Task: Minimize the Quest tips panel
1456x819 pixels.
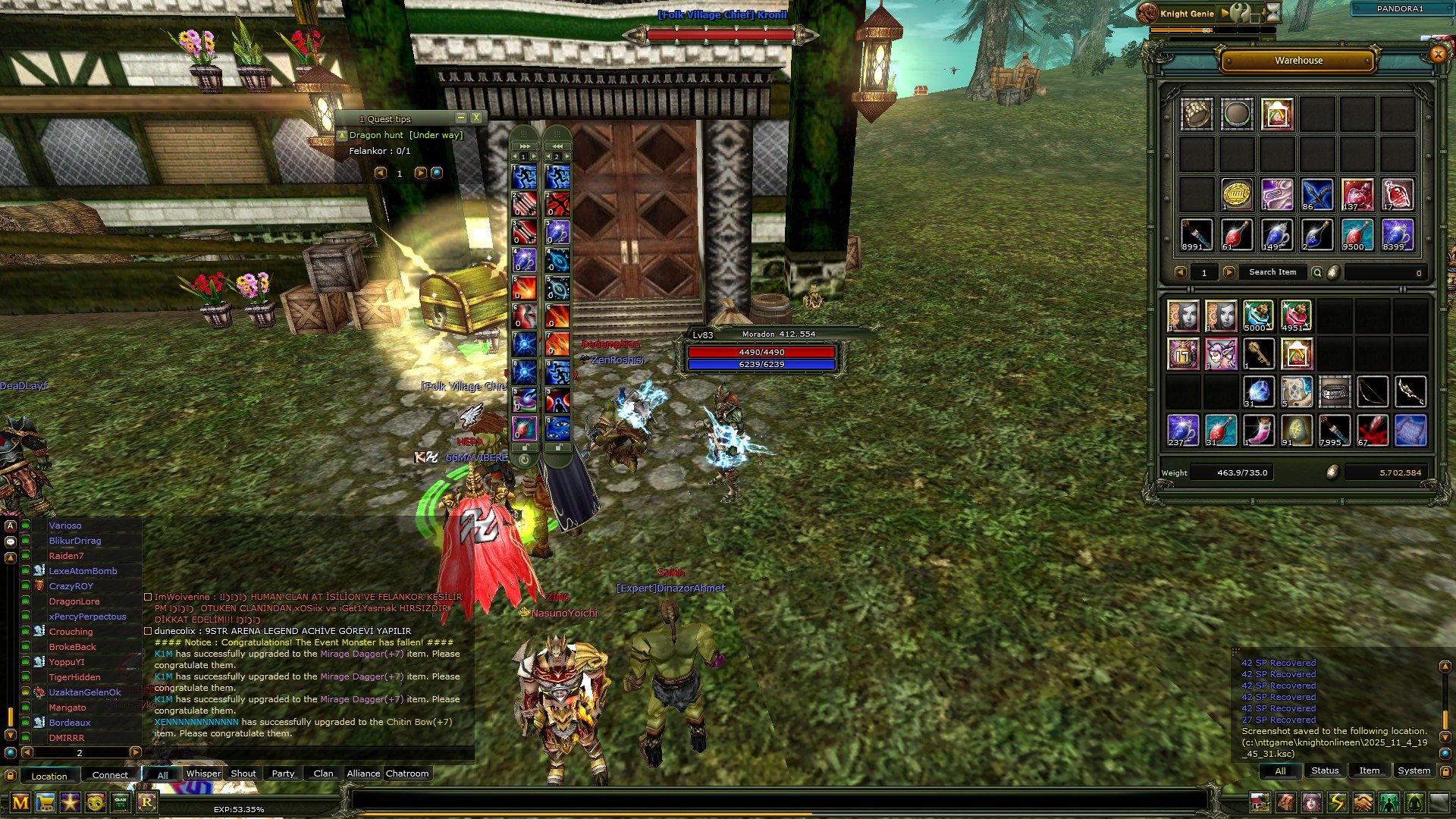Action: click(x=460, y=118)
